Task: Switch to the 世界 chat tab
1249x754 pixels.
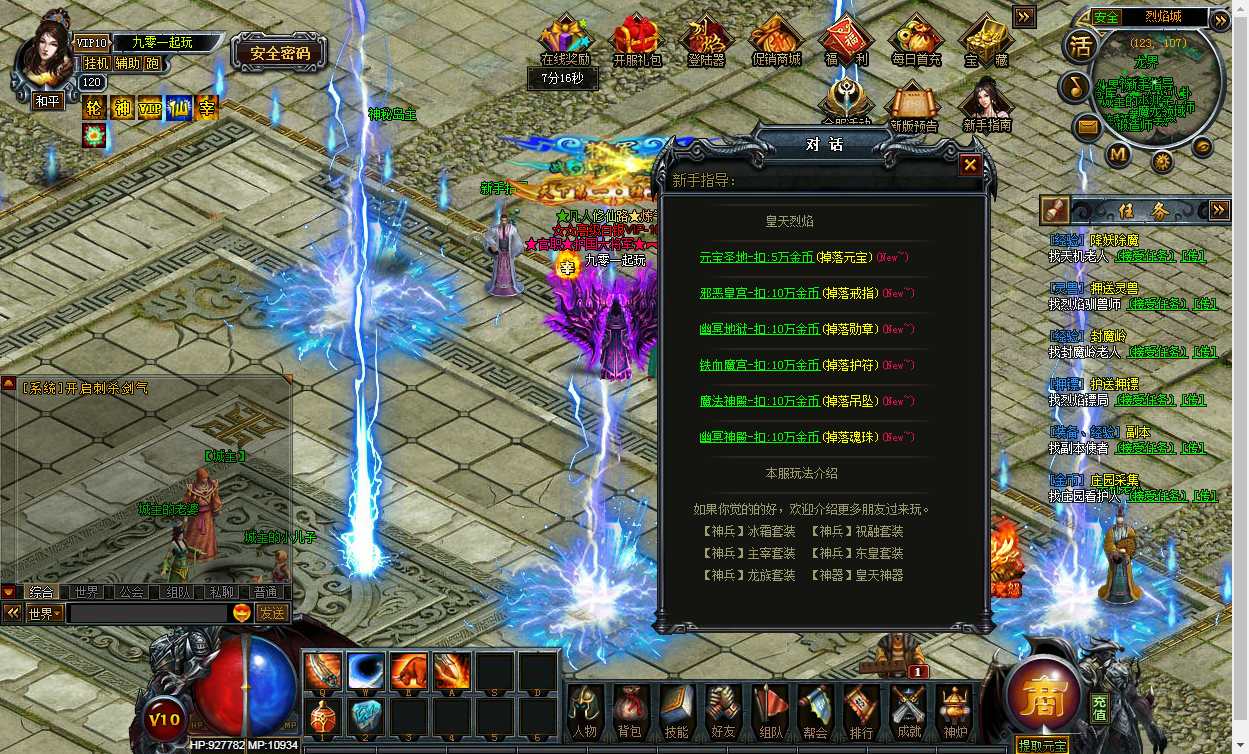Action: 86,592
